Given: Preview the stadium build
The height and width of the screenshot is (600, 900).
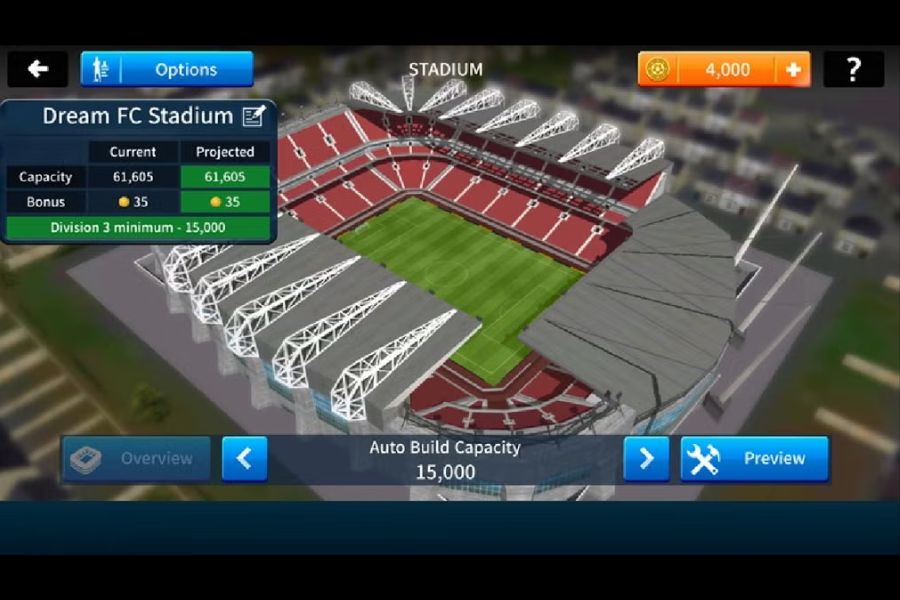Looking at the screenshot, I should click(x=755, y=459).
